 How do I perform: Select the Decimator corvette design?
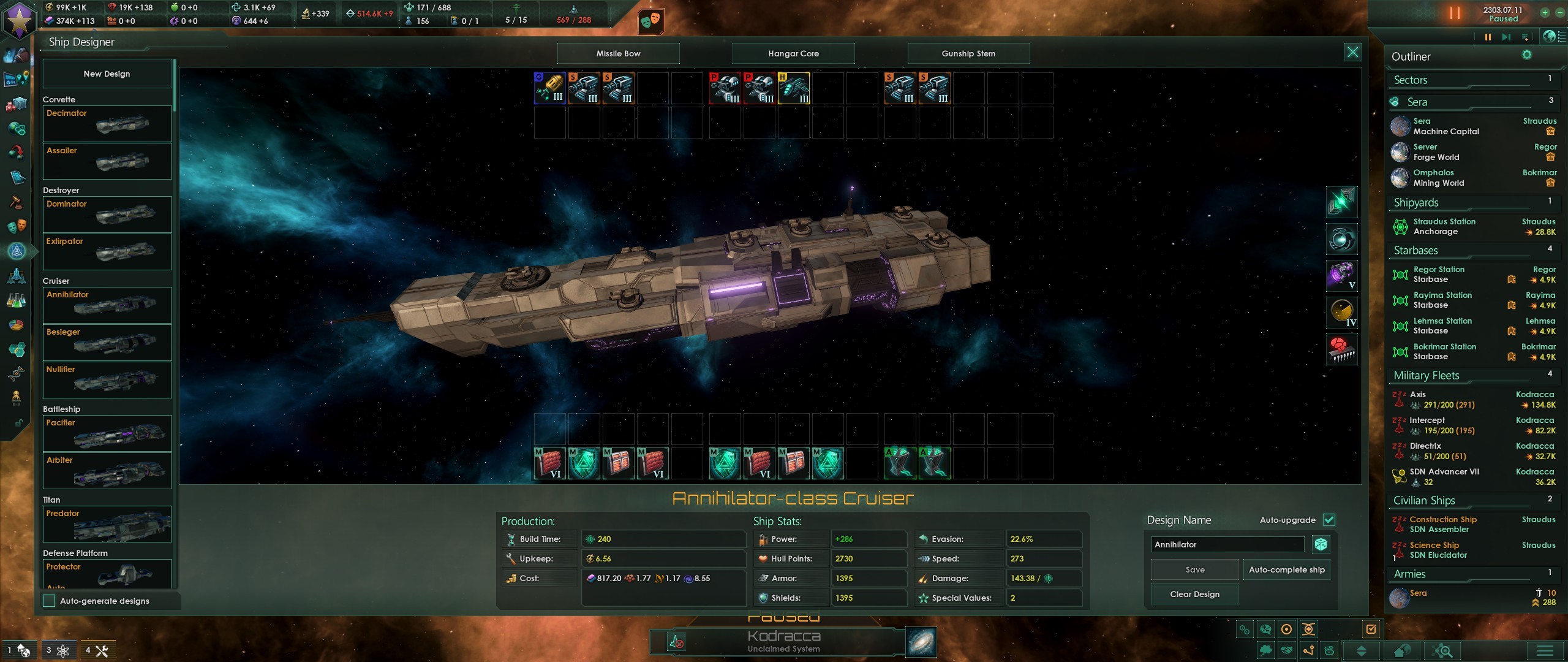107,124
